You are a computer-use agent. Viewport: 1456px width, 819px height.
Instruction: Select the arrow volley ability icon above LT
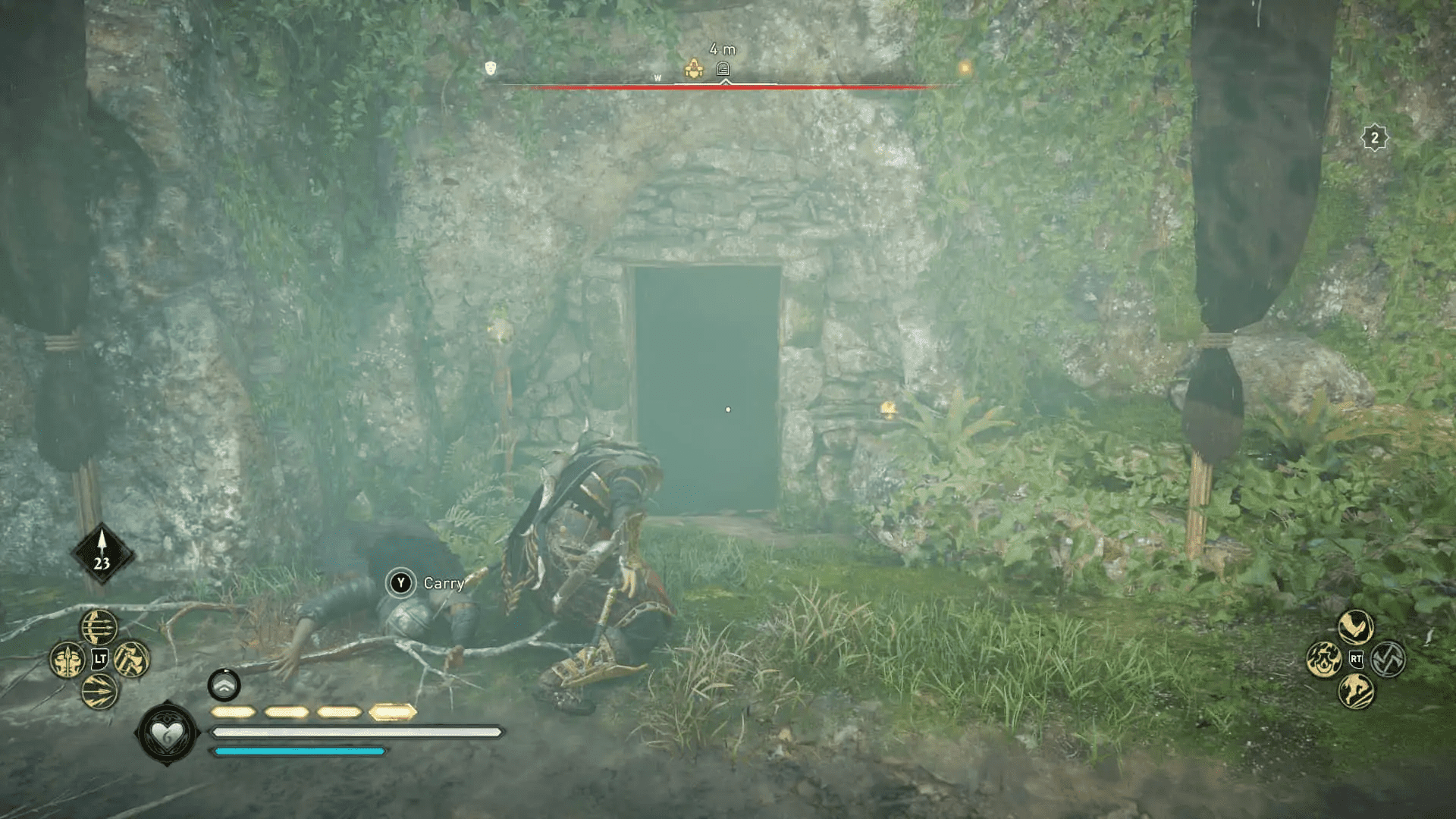click(98, 627)
